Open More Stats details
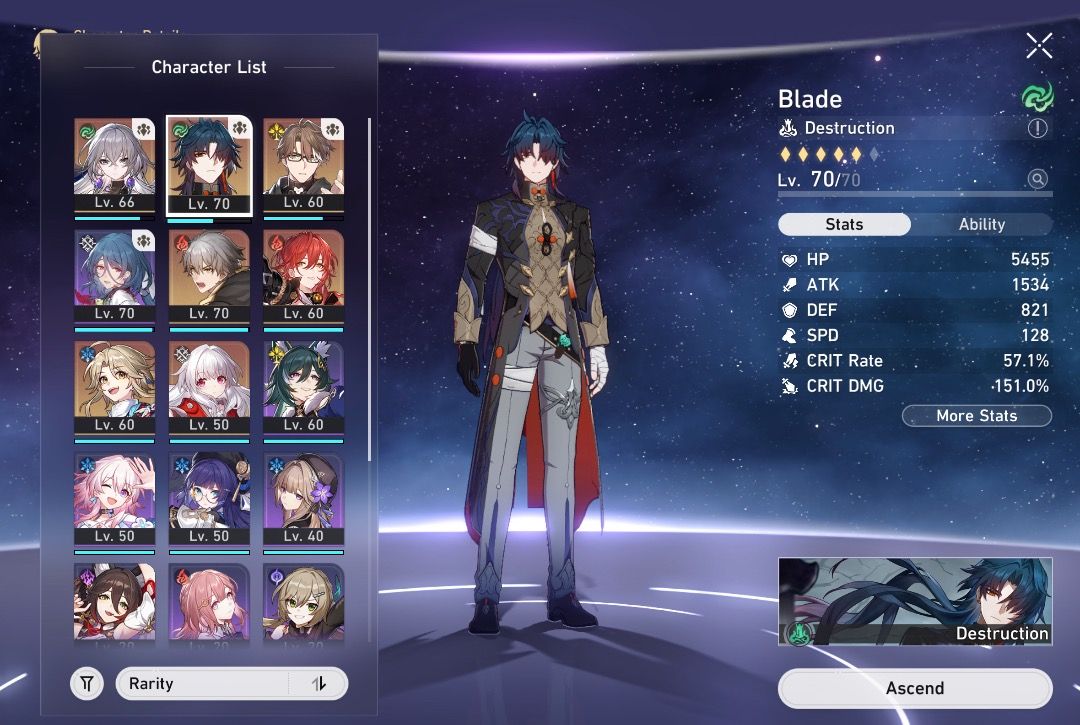1080x725 pixels. click(x=976, y=416)
